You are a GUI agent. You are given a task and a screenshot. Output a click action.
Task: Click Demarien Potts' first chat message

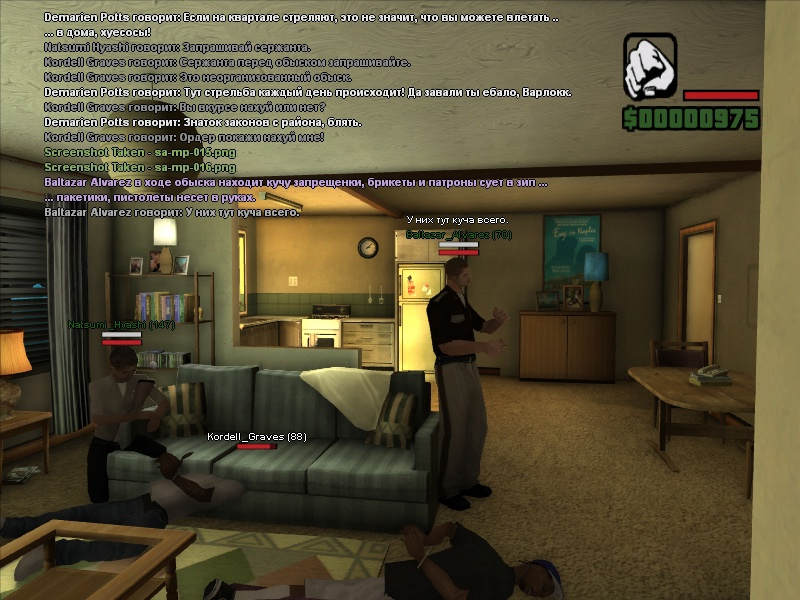(x=301, y=18)
